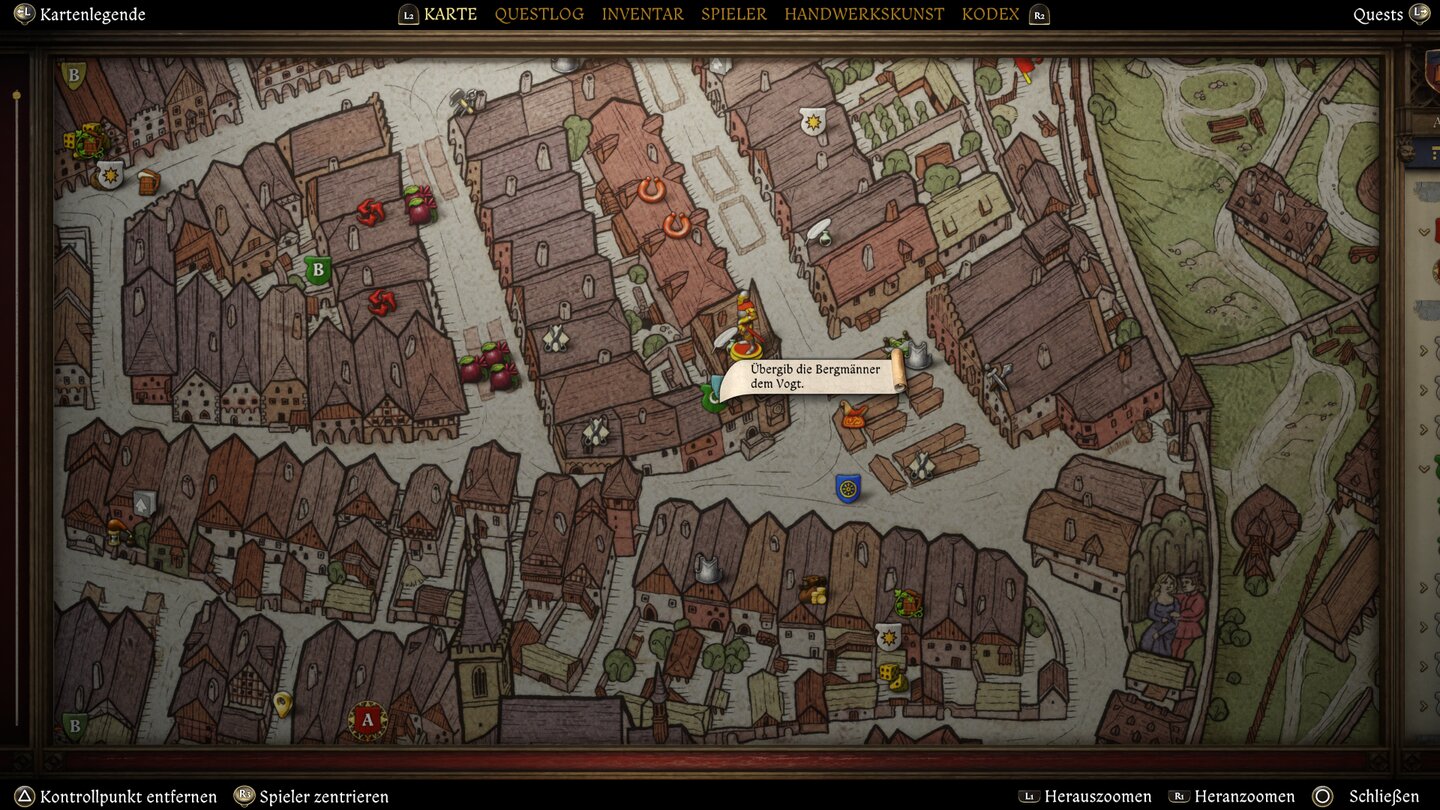Select the Karte tab
The width and height of the screenshot is (1440, 810).
[450, 14]
